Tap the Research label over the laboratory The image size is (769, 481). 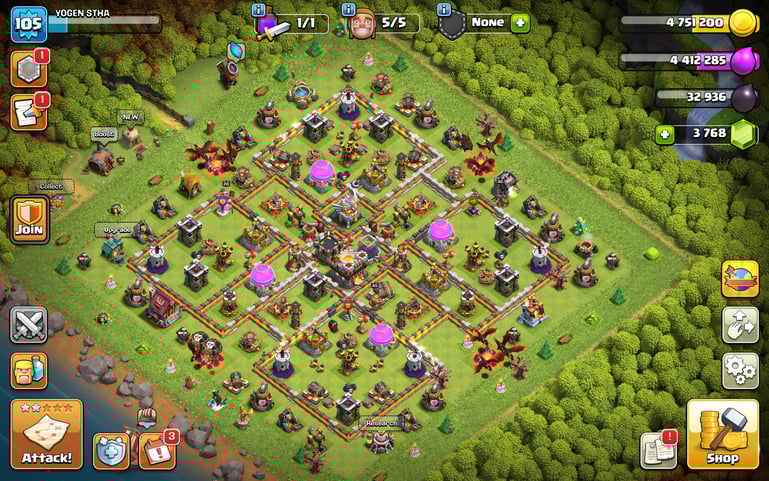point(381,423)
